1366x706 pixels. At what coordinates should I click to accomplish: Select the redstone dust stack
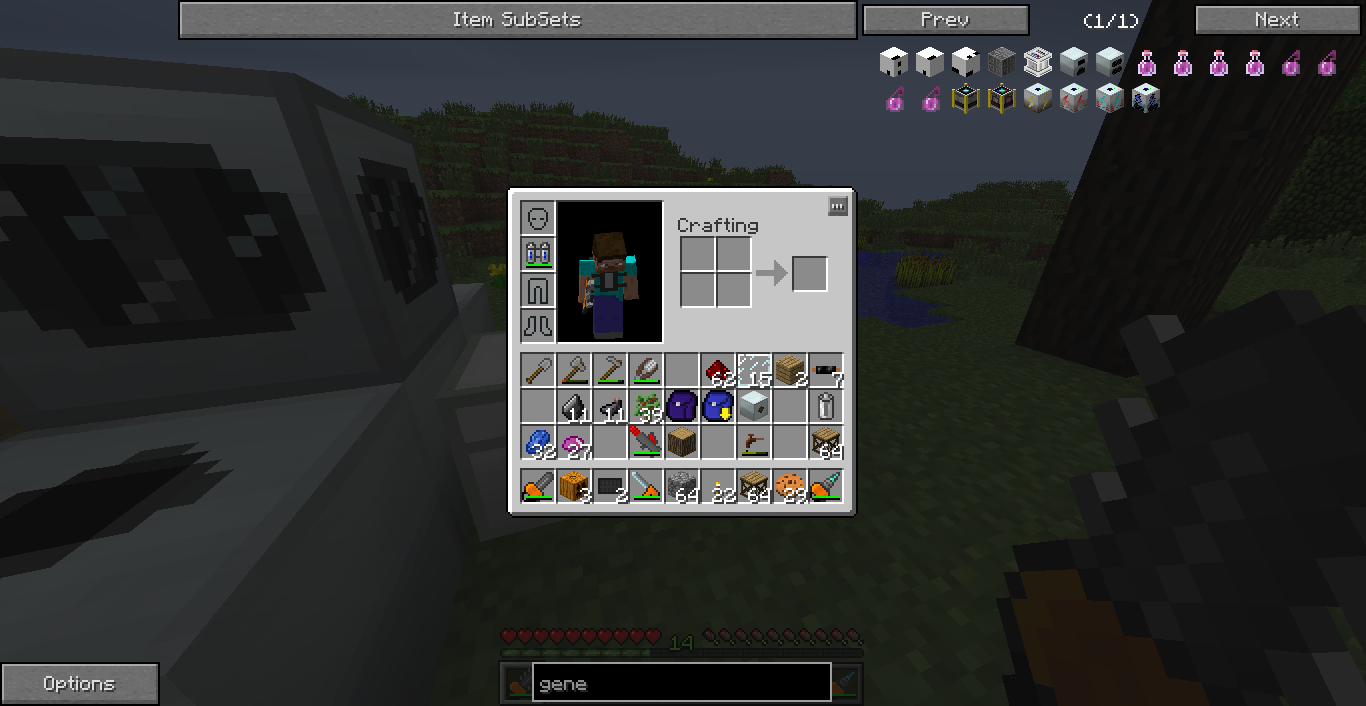[x=717, y=371]
